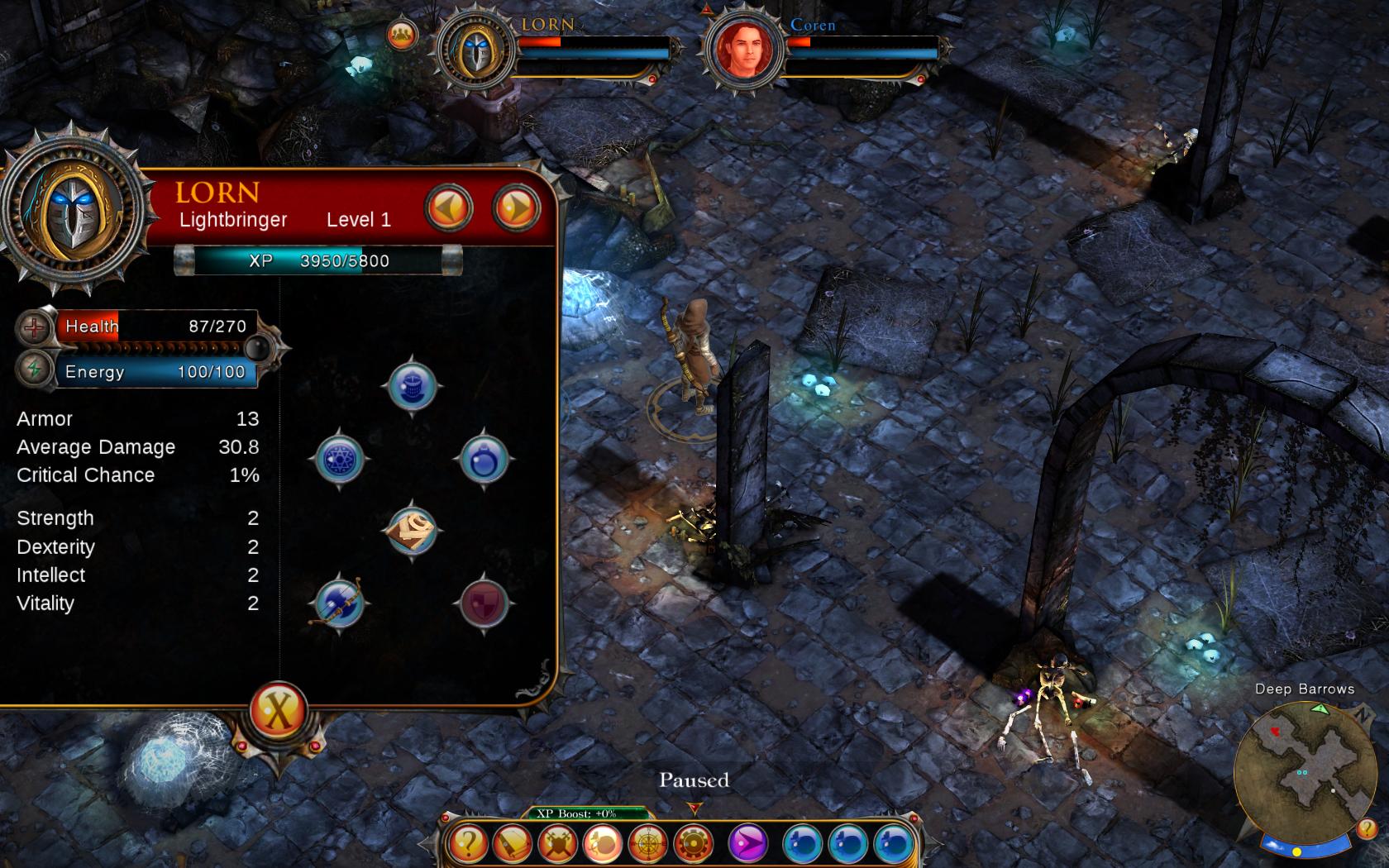This screenshot has width=1389, height=868.
Task: Select the bow weapon slot
Action: tap(340, 603)
